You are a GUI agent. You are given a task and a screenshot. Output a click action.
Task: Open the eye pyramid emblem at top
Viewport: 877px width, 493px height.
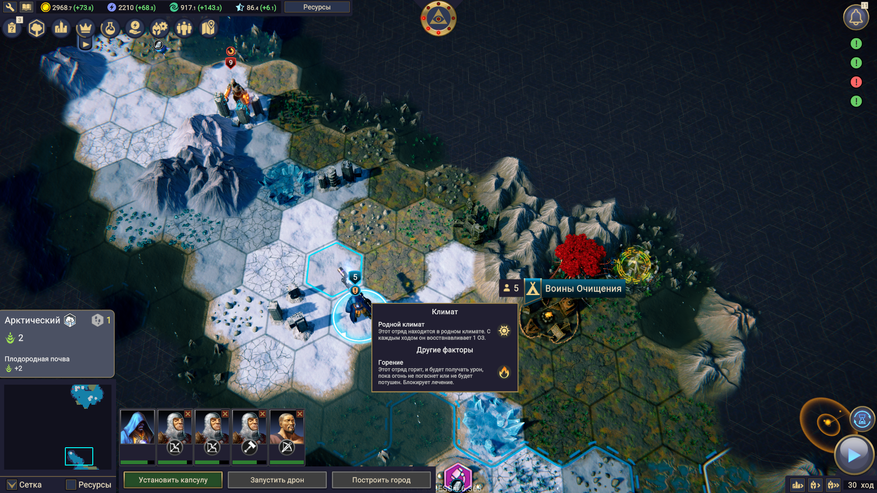coord(439,17)
